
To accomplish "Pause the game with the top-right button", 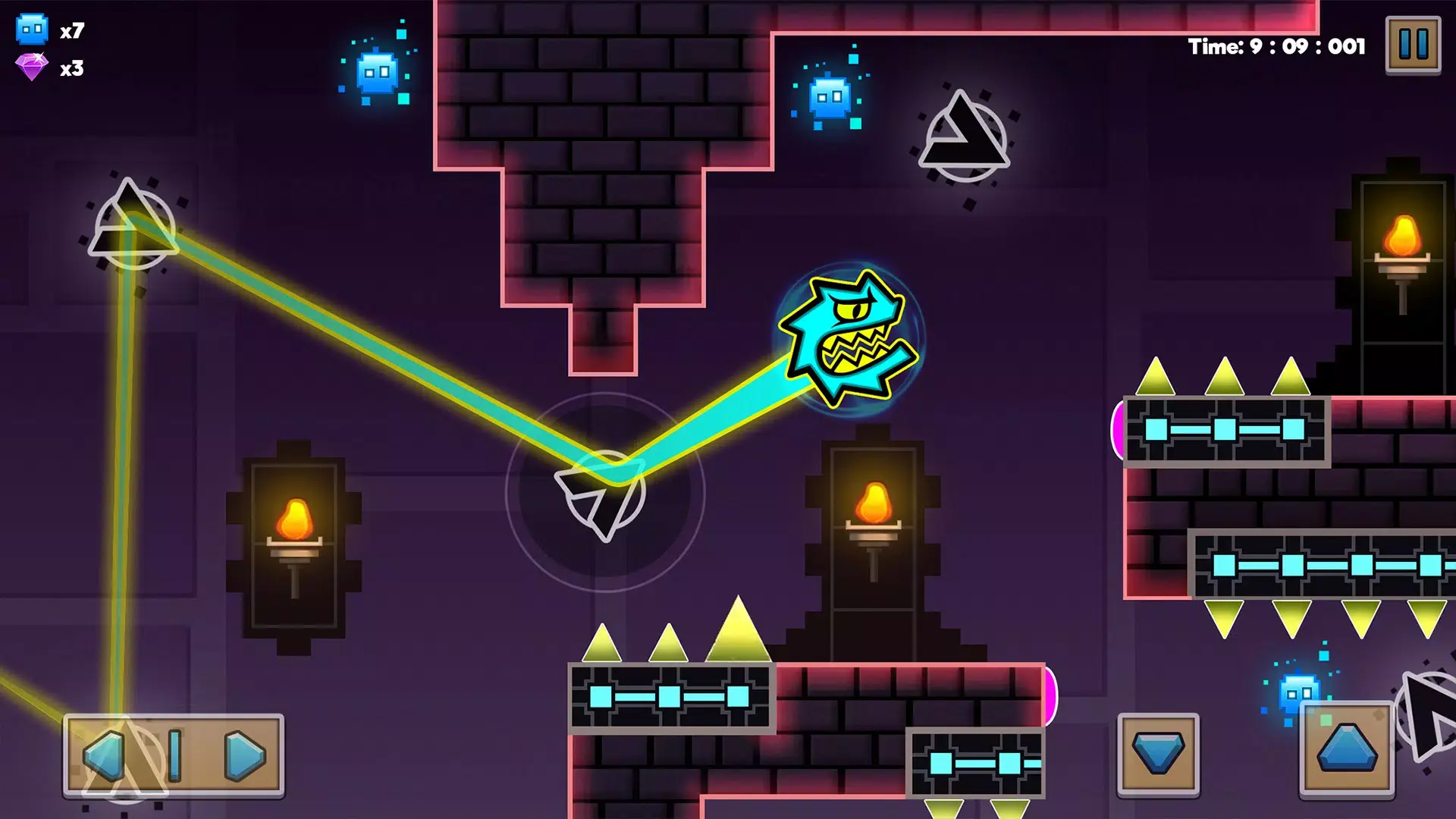I will 1413,45.
